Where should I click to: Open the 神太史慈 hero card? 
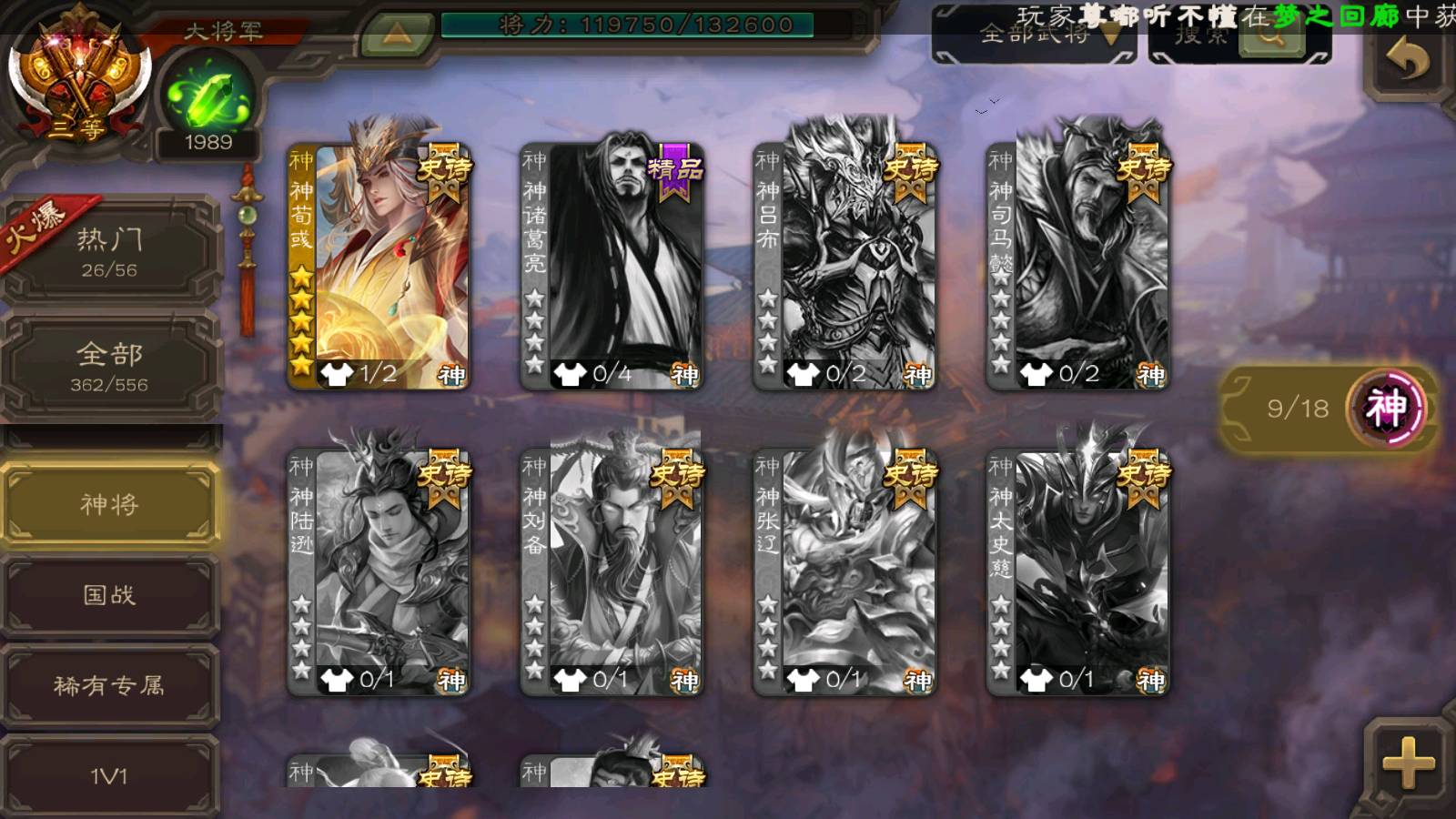click(x=1077, y=573)
